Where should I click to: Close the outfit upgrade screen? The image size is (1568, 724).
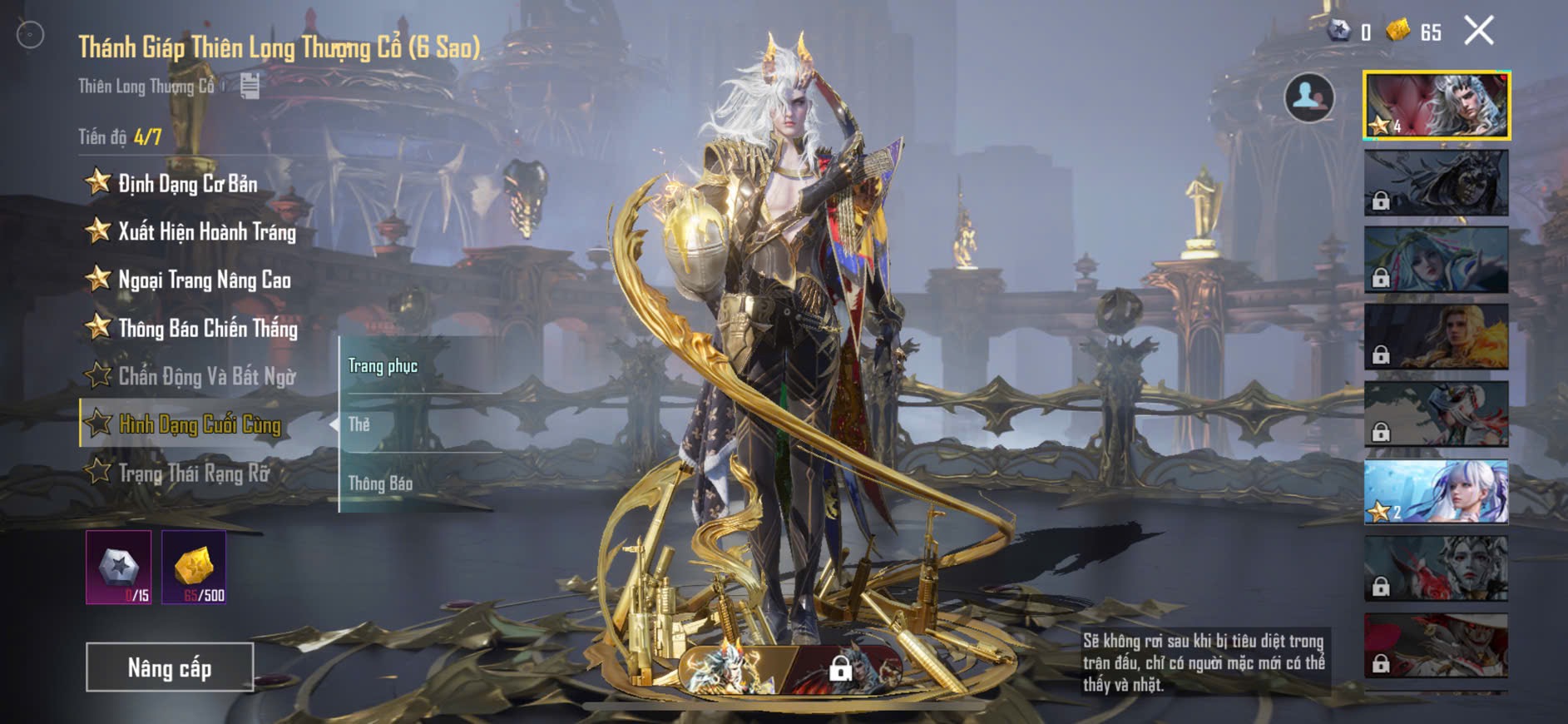click(1478, 32)
